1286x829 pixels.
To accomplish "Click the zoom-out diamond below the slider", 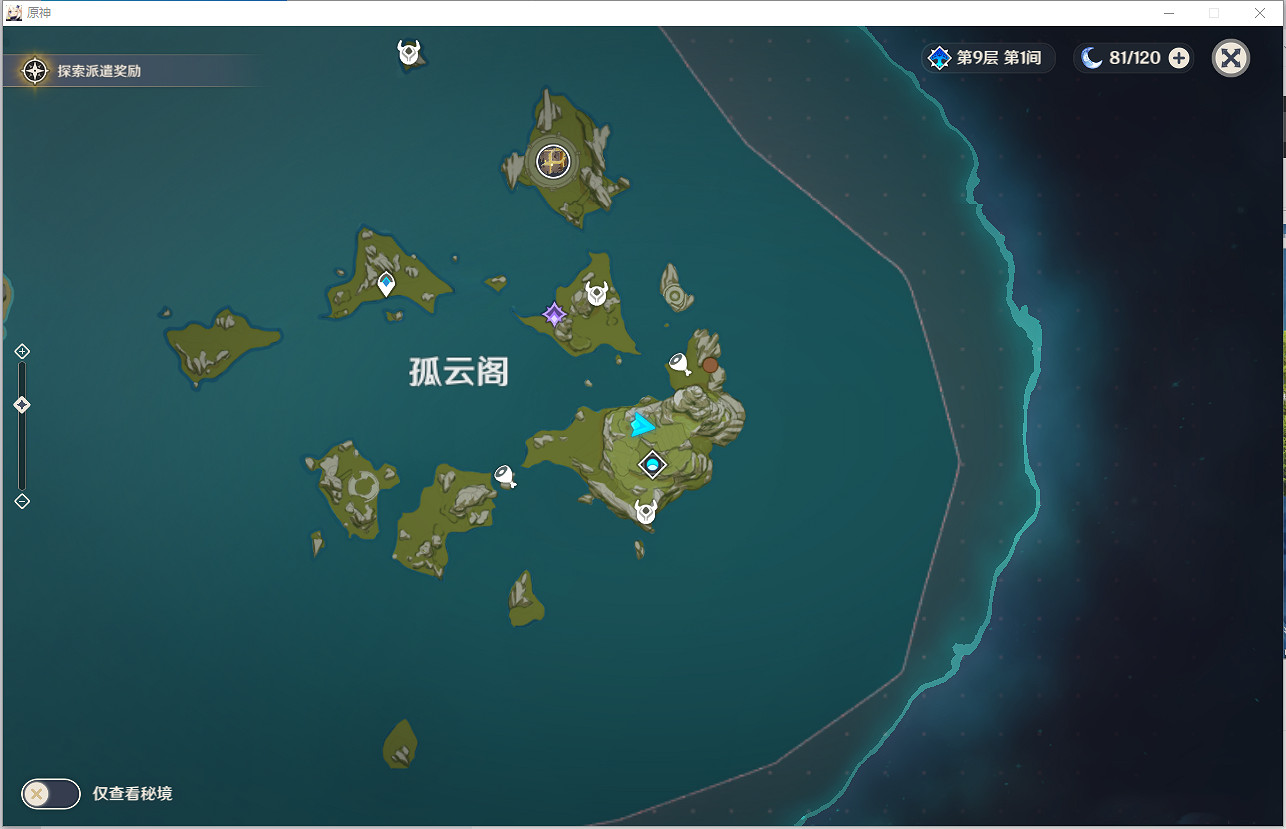I will point(21,501).
